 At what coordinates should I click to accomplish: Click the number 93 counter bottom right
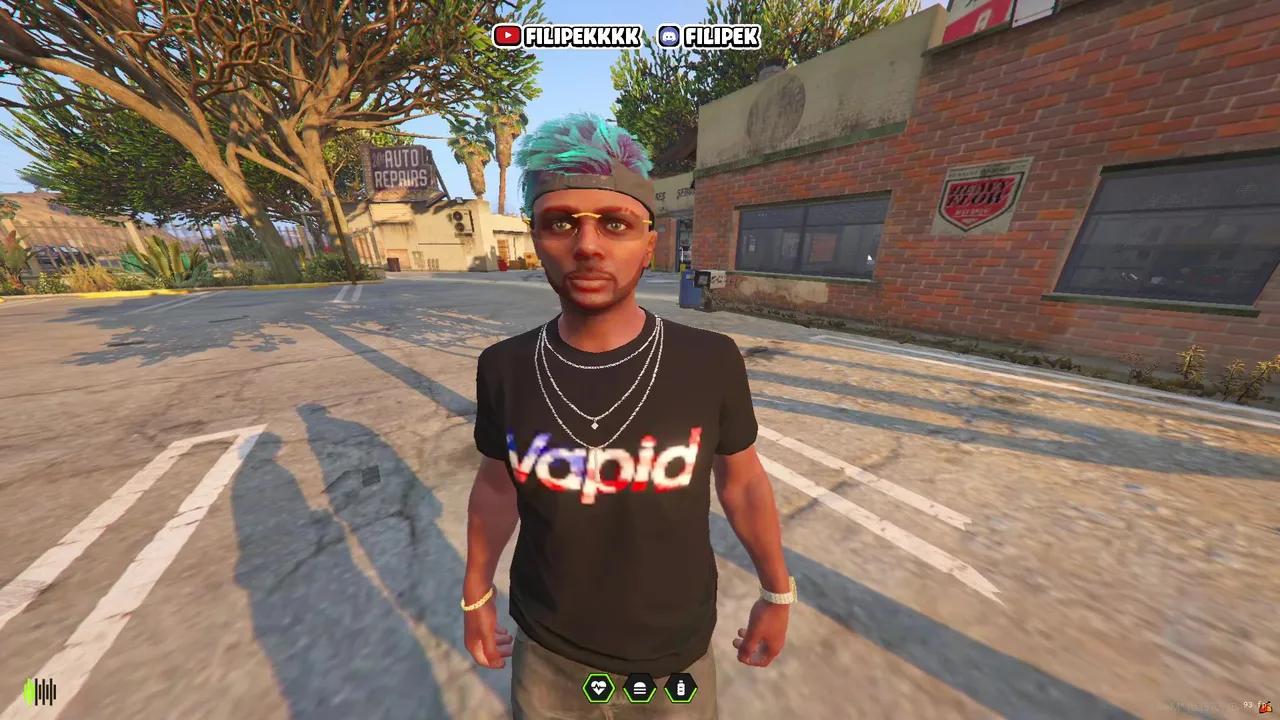point(1247,704)
